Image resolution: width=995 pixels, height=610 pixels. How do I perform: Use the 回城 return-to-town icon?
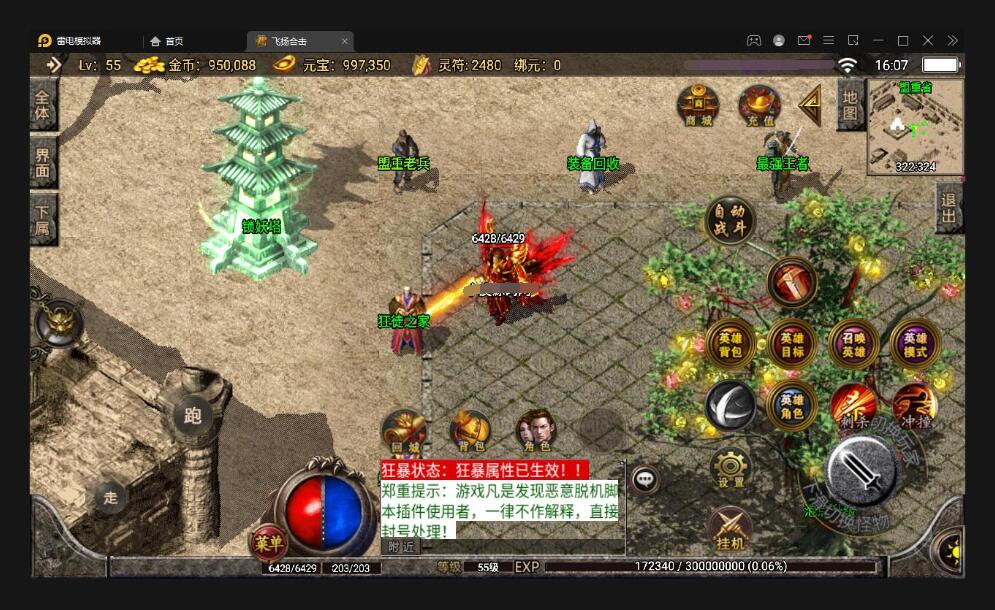pos(404,430)
